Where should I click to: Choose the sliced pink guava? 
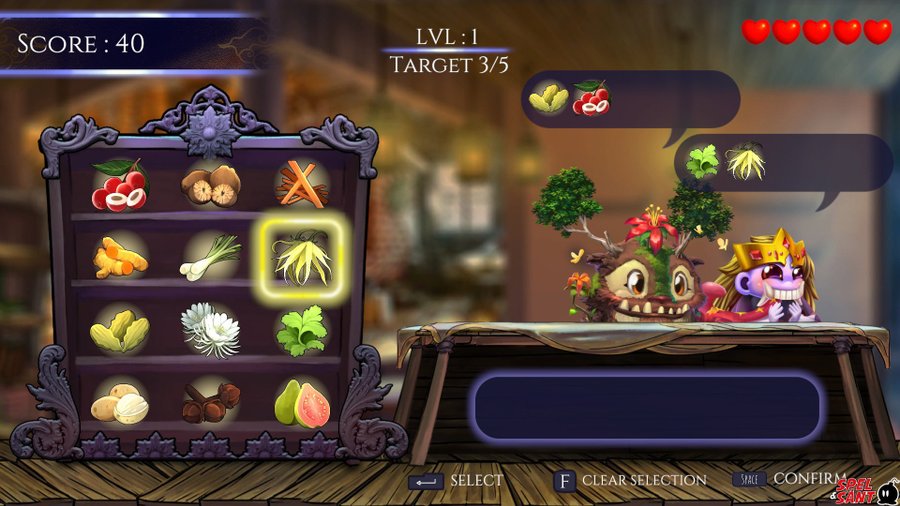(x=302, y=403)
